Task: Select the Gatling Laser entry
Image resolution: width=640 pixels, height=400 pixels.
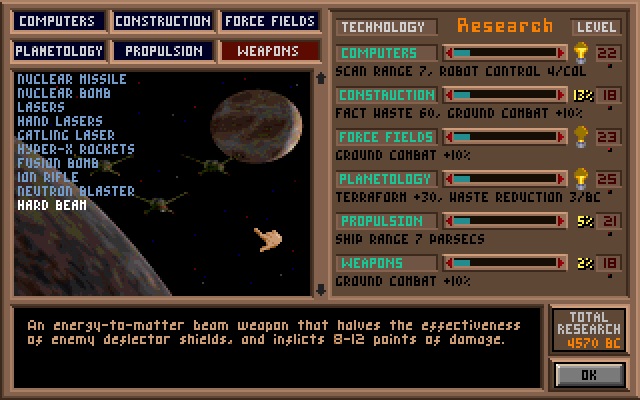Action: (65, 135)
